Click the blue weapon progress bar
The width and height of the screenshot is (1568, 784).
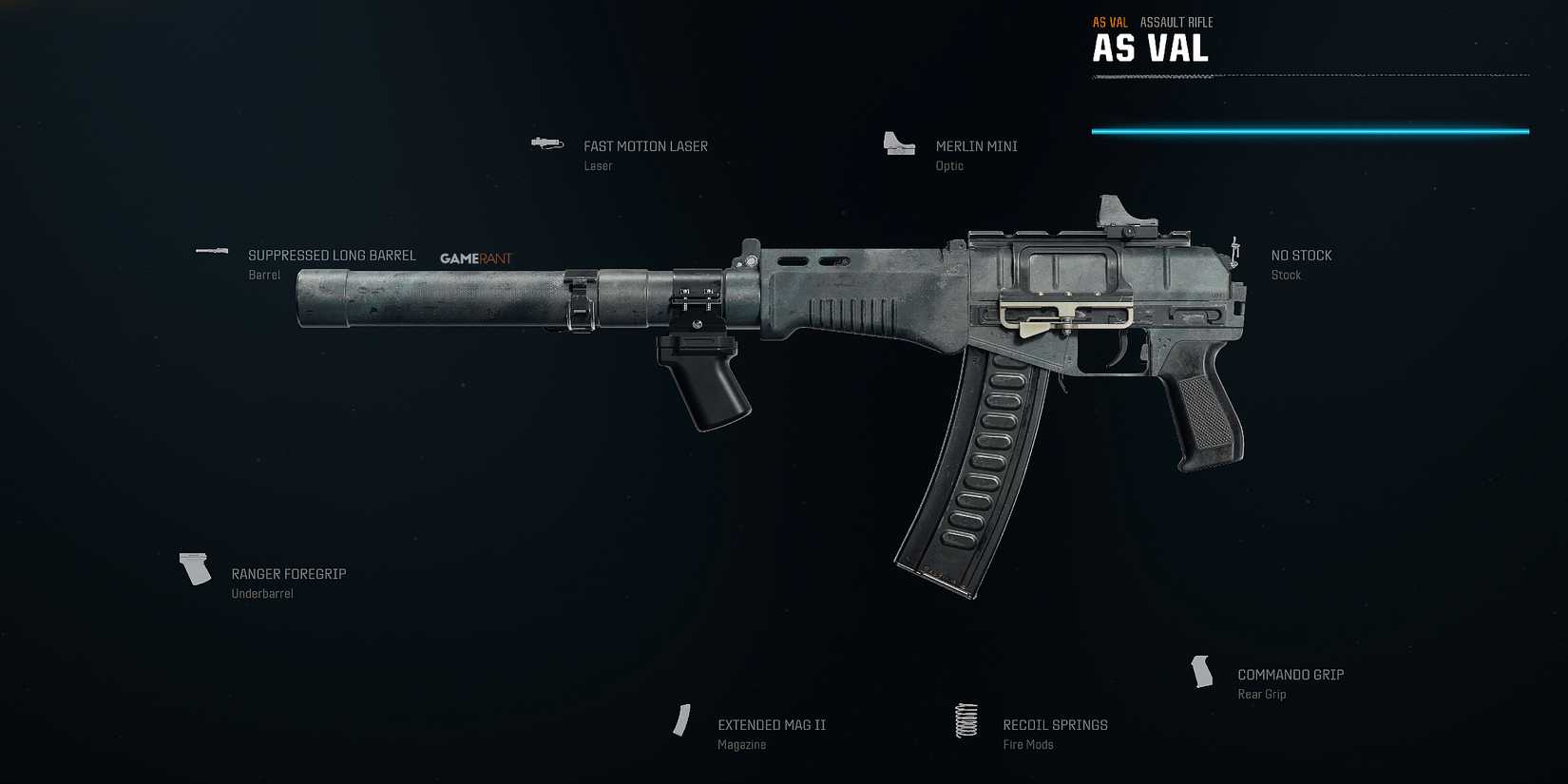pyautogui.click(x=1311, y=130)
